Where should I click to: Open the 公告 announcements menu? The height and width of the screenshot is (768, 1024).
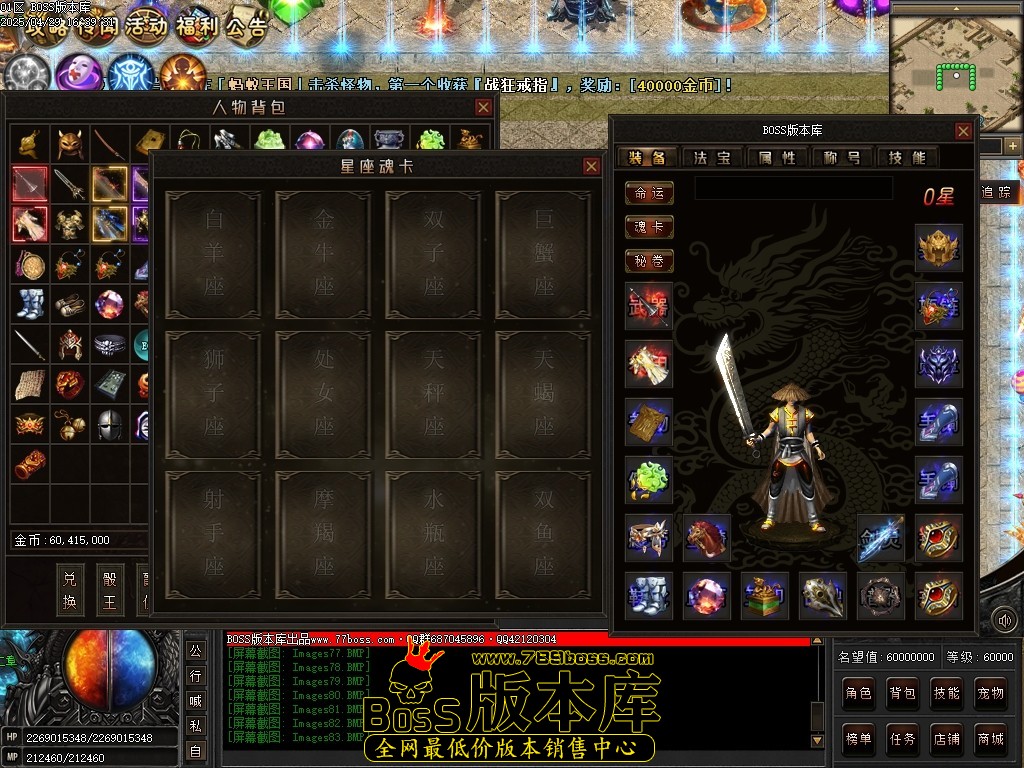click(x=246, y=26)
